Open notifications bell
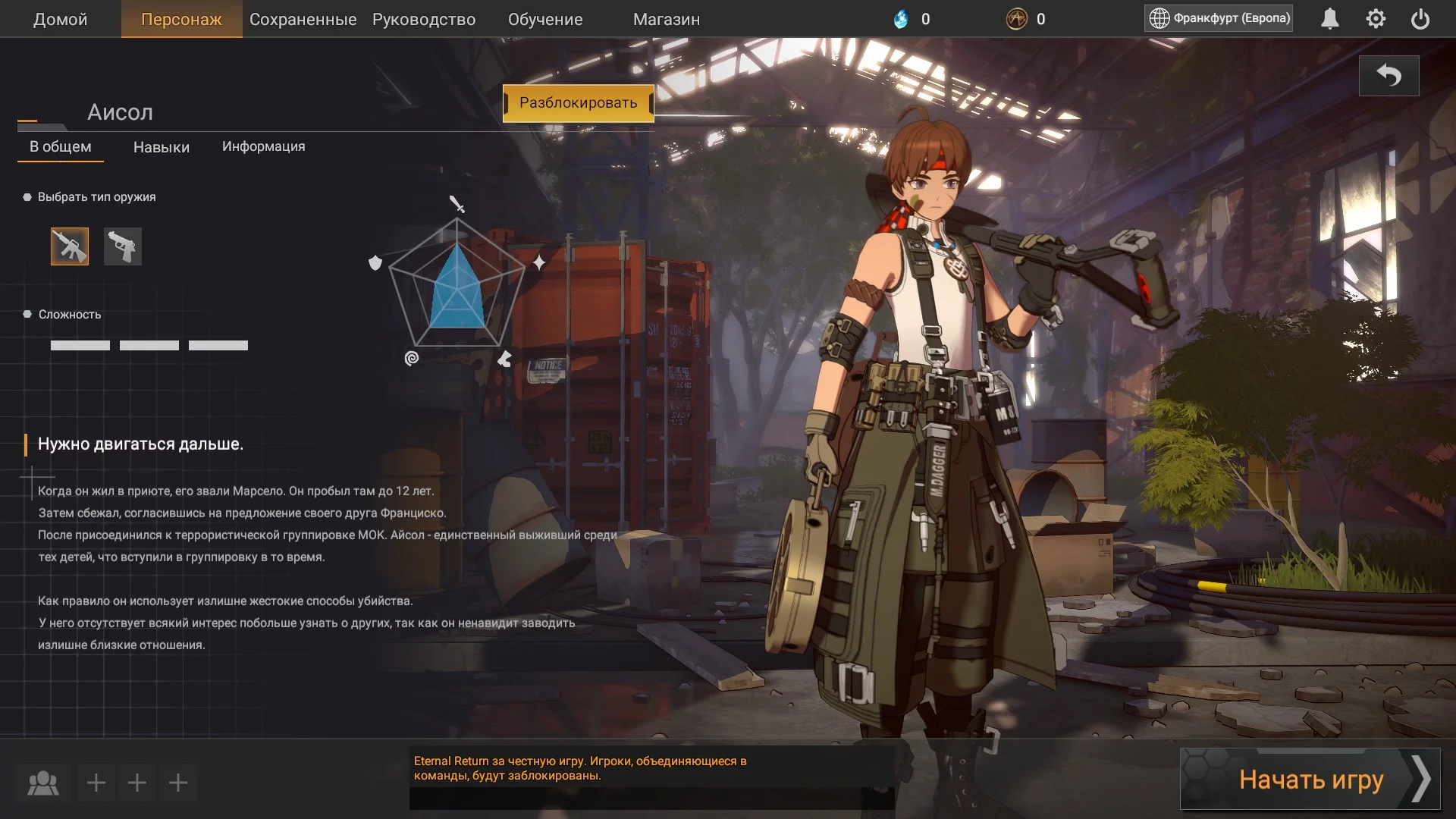Image resolution: width=1456 pixels, height=819 pixels. (x=1330, y=19)
